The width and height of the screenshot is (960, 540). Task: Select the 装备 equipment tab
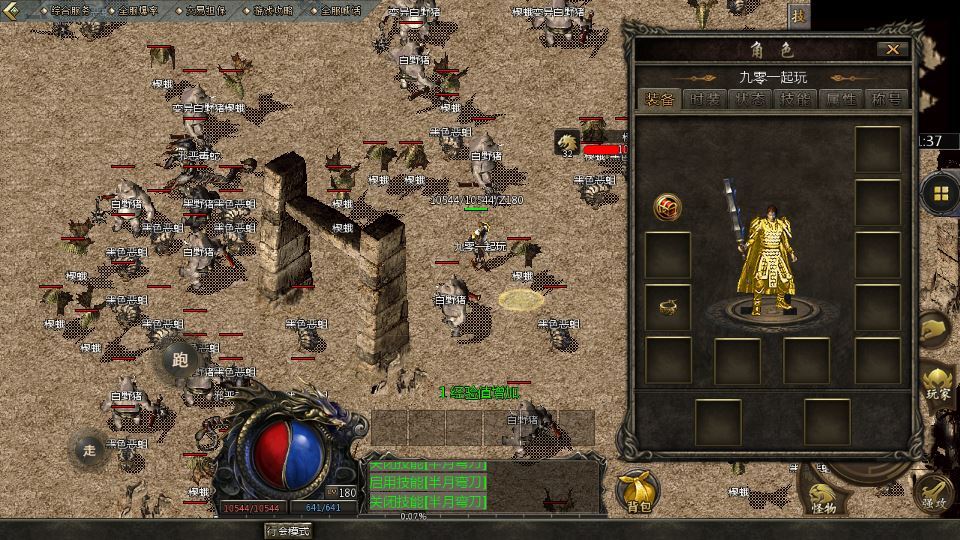(660, 99)
